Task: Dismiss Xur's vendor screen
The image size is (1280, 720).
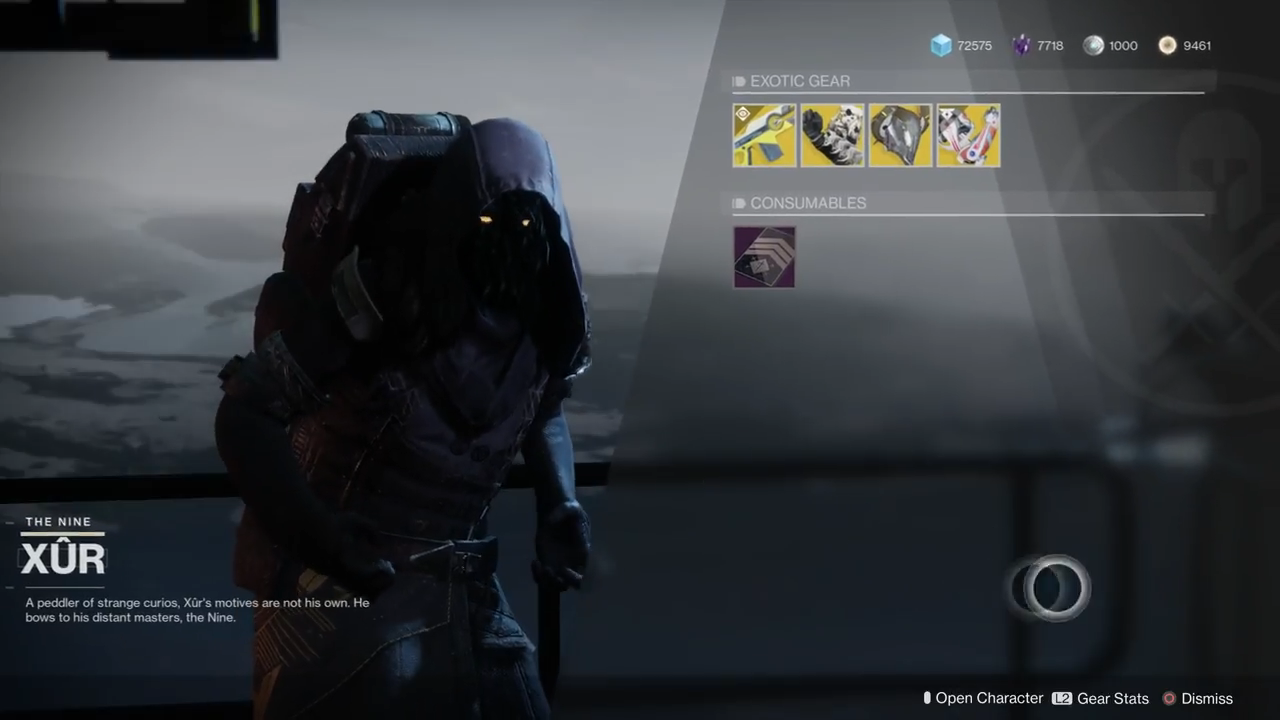Action: (x=1206, y=698)
